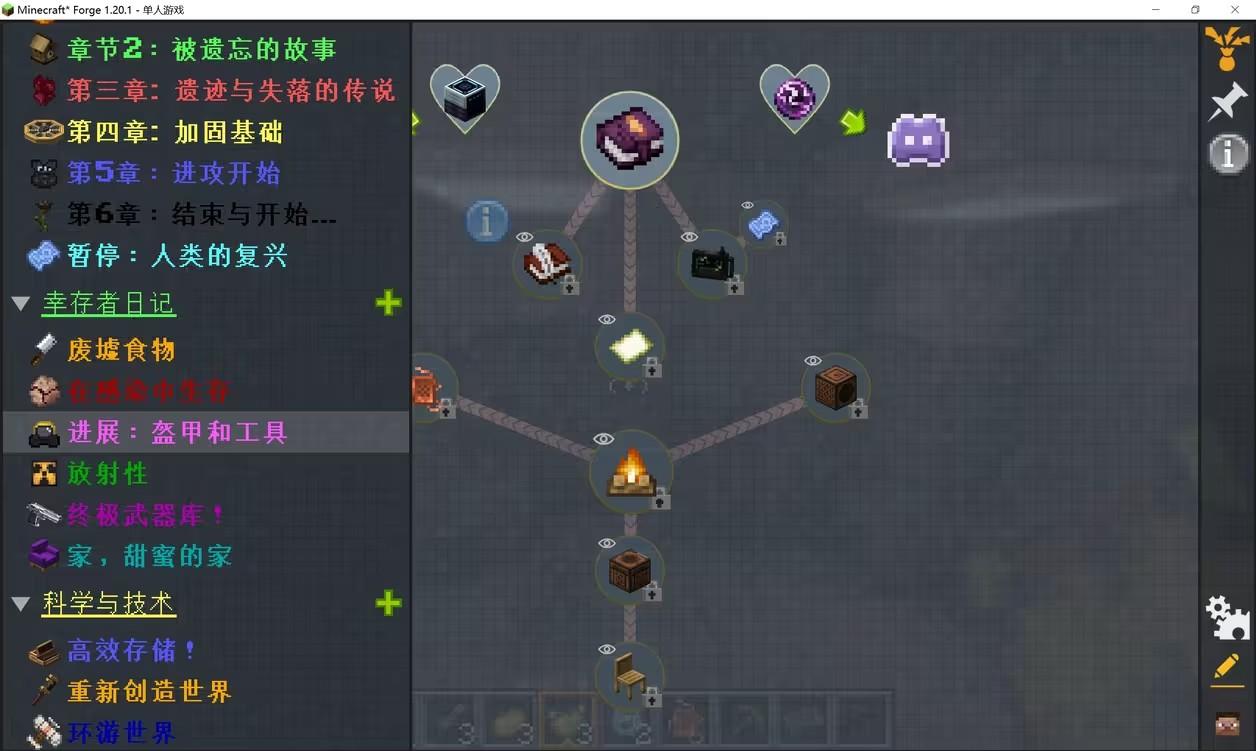Open the purple Discord icon quest

pyautogui.click(x=917, y=140)
